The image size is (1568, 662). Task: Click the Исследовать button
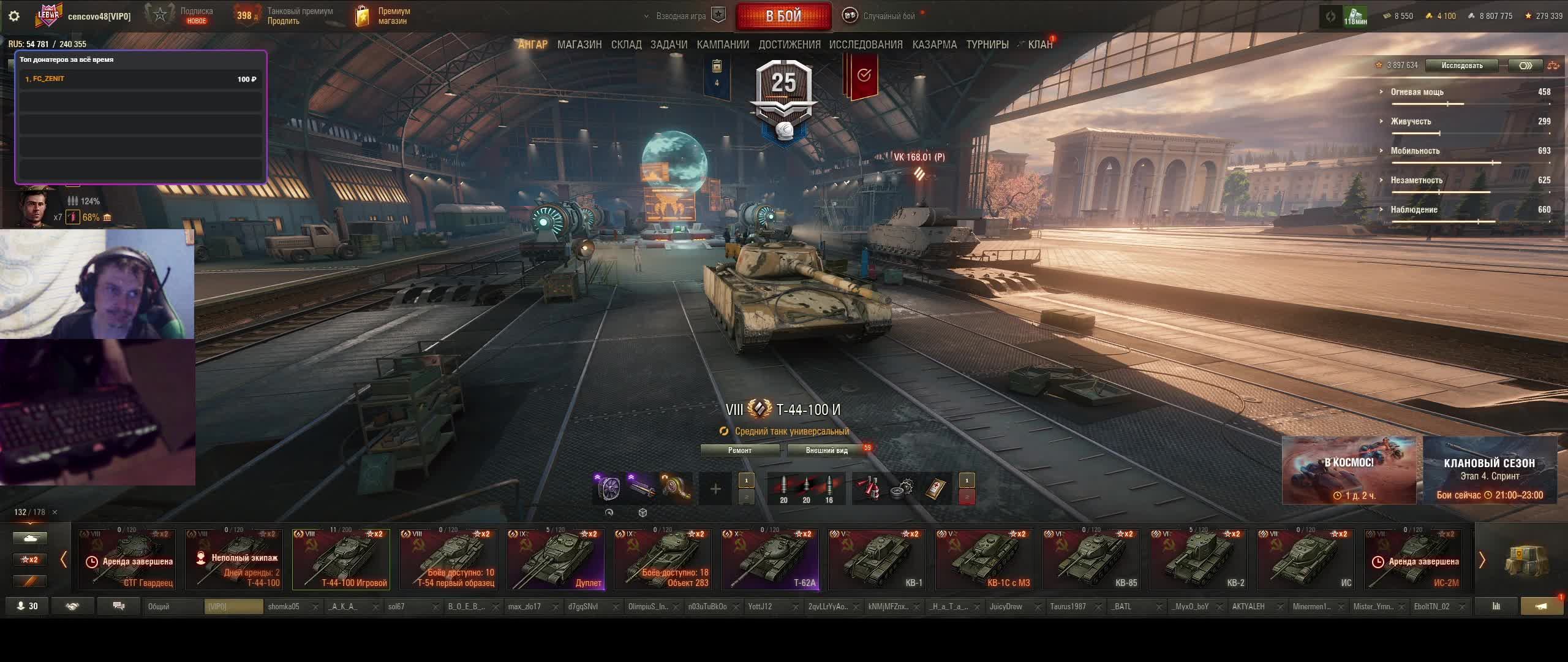point(1461,66)
